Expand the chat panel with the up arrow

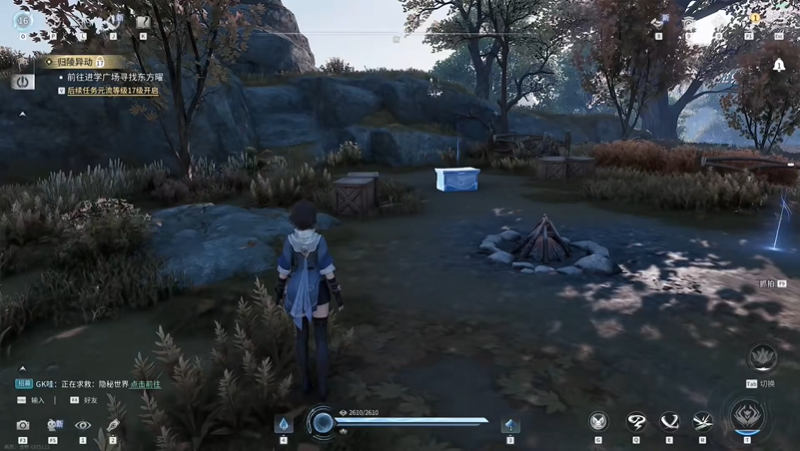coord(22,368)
